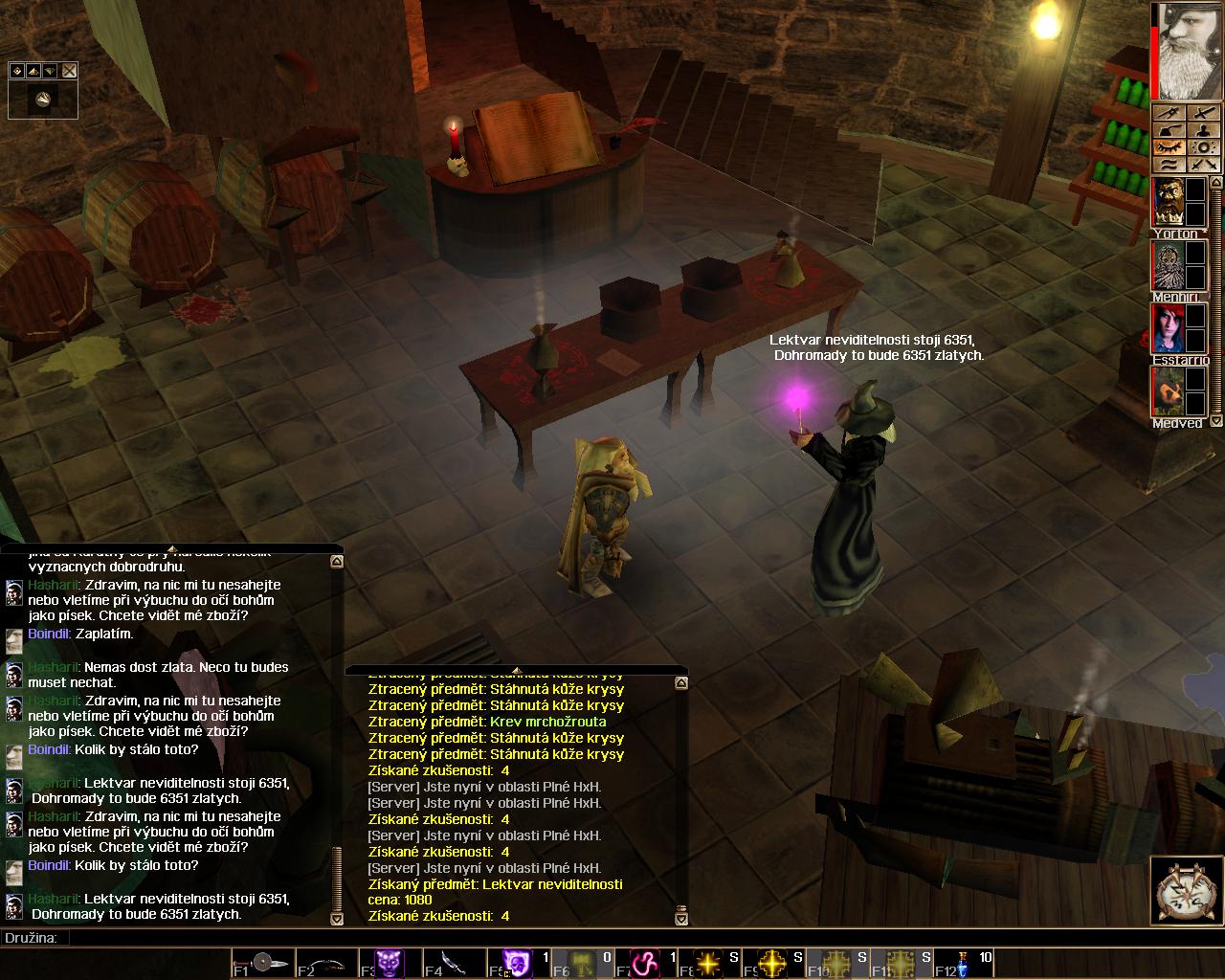Drink the F12 blue potion

(x=963, y=964)
